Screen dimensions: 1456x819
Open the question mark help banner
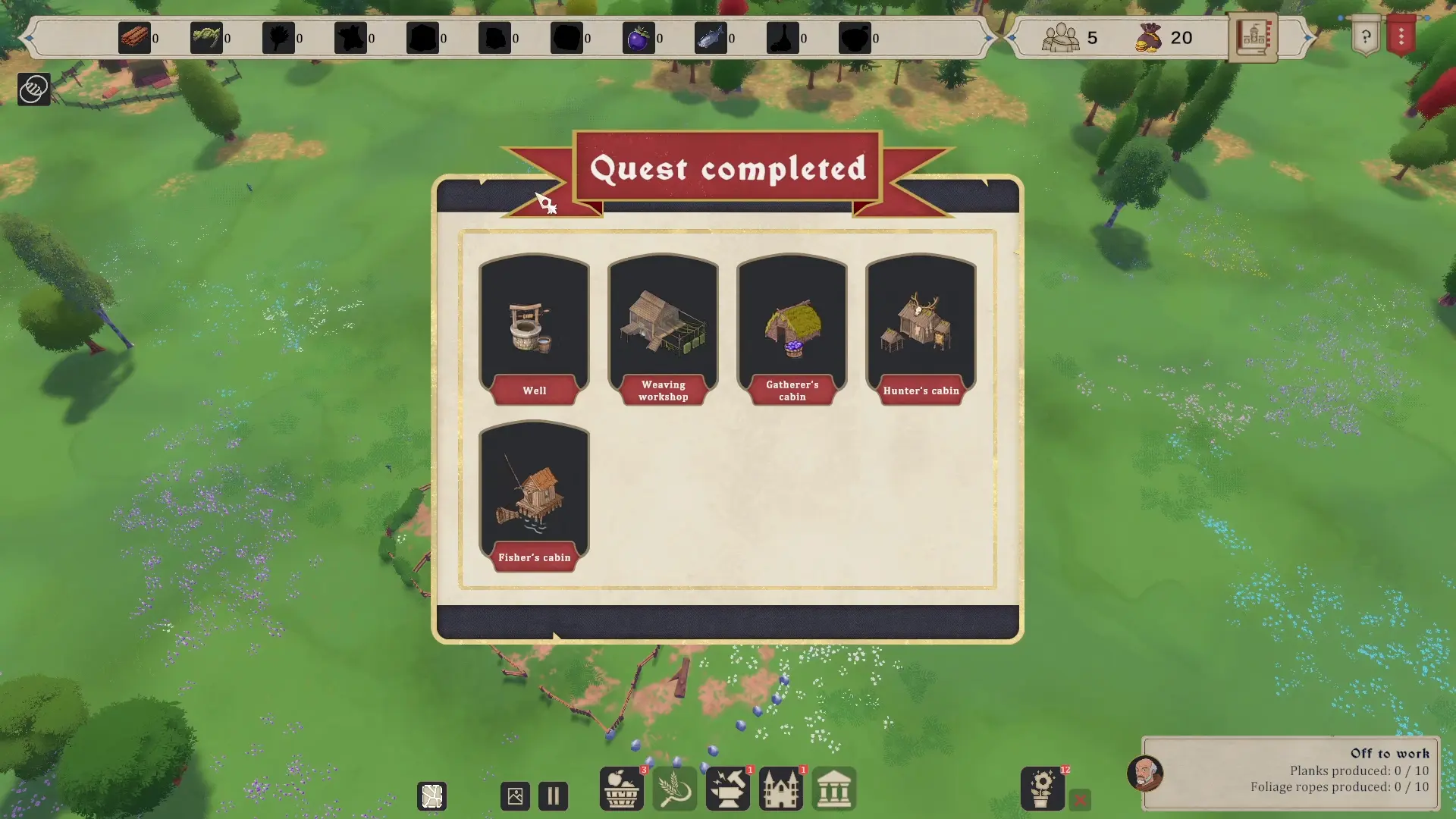tap(1366, 36)
